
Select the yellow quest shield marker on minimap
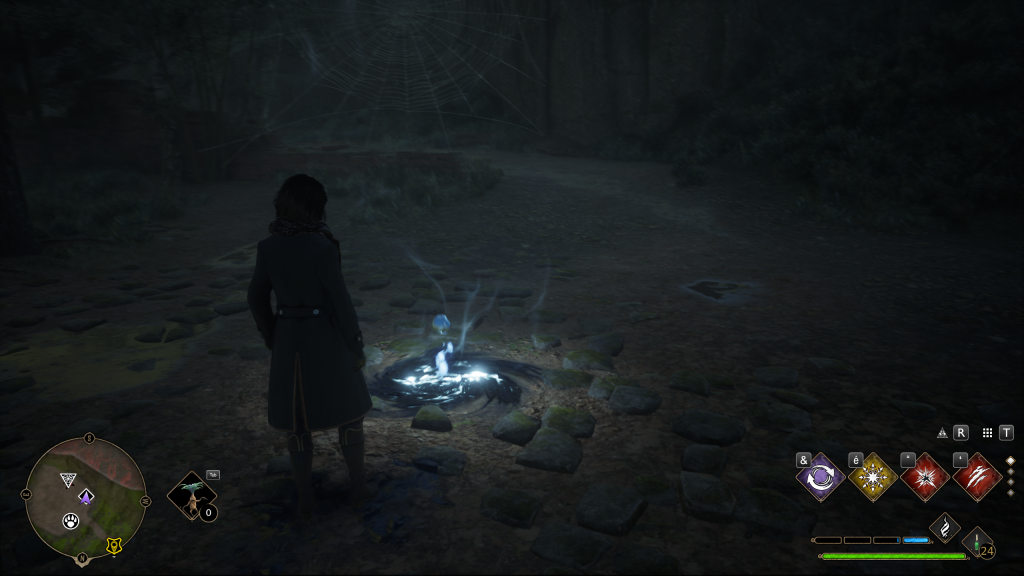point(113,545)
